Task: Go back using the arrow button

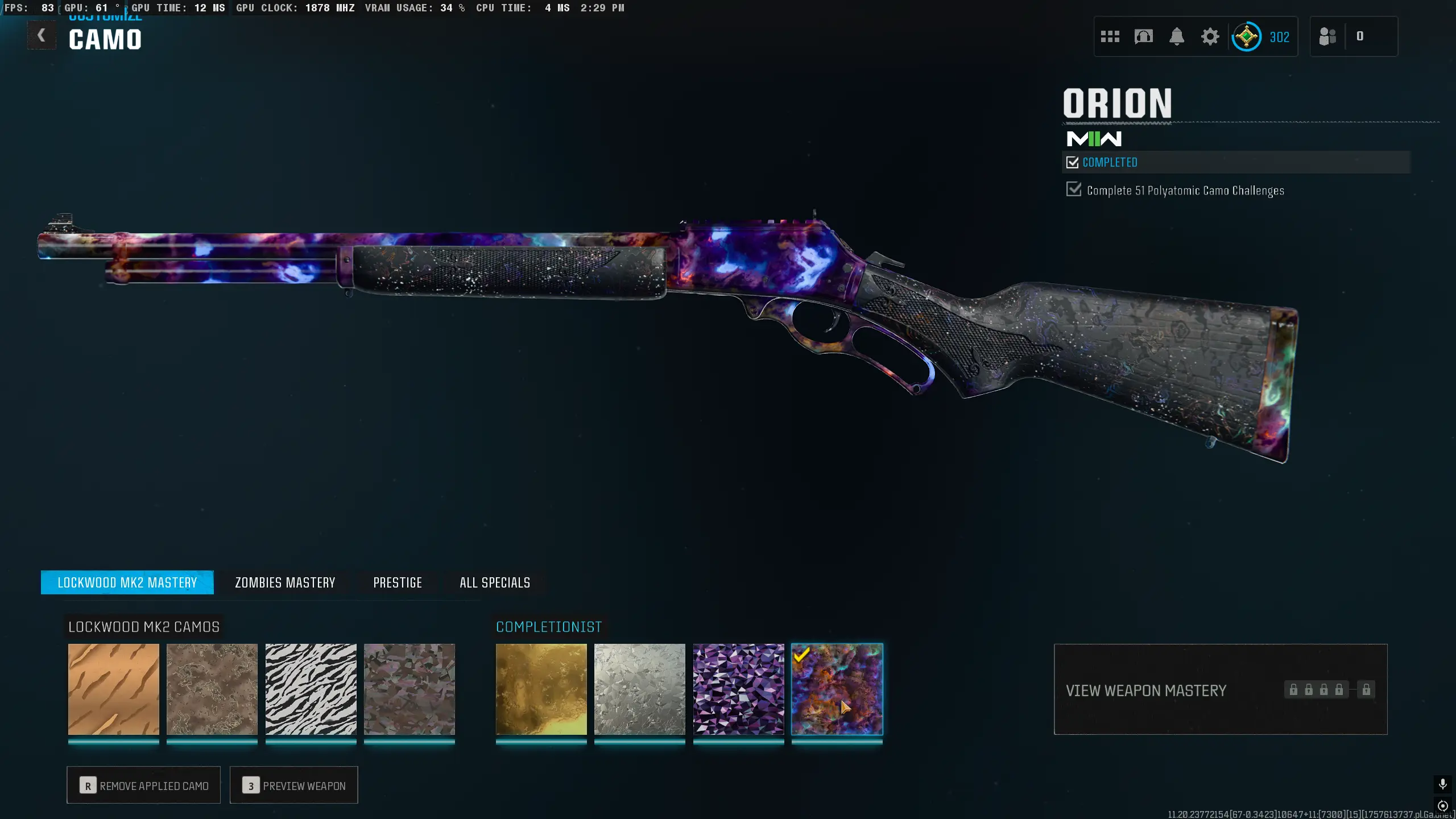Action: (x=42, y=36)
